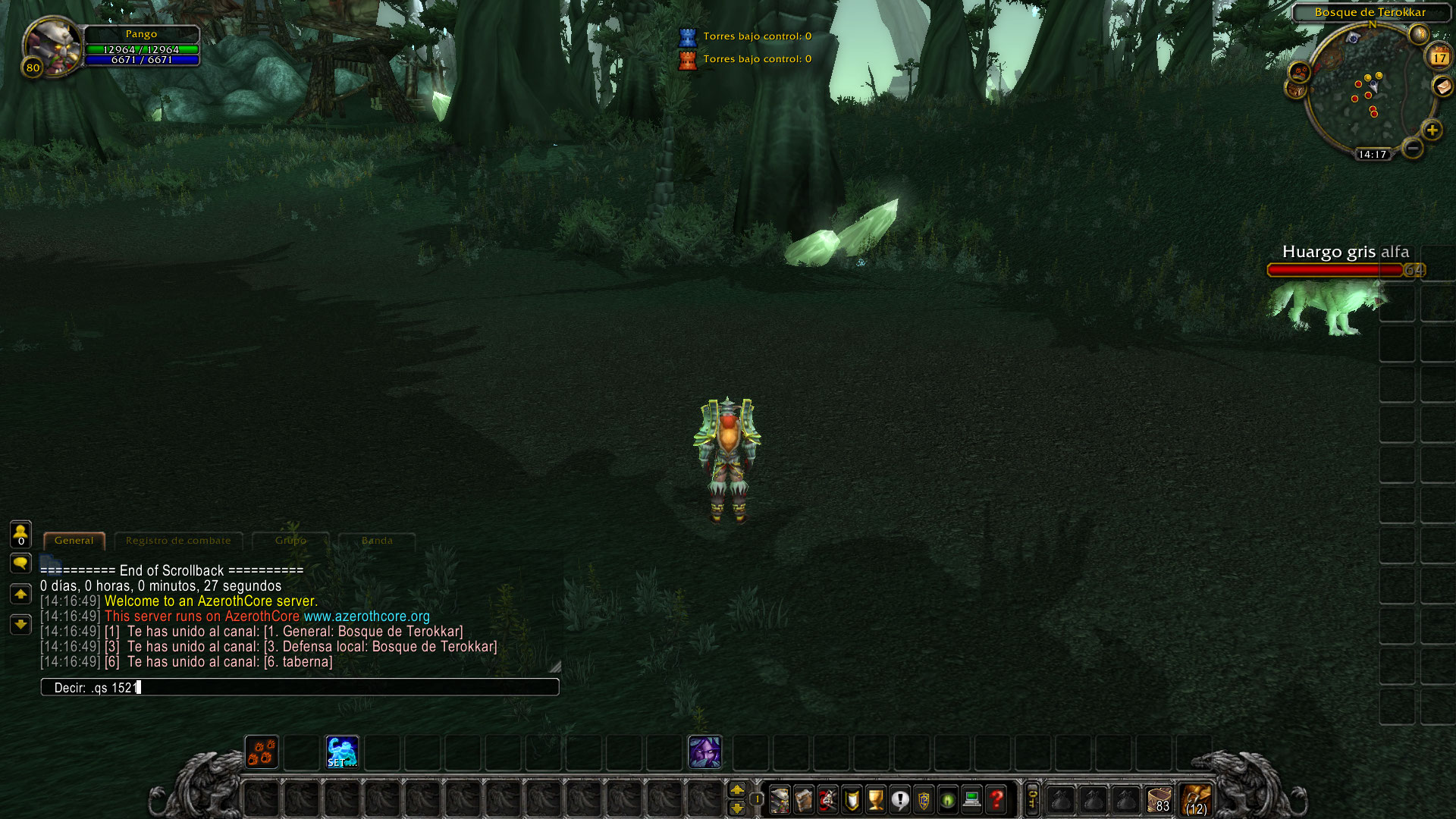Open the minimap tracking selector
The image size is (1456, 819).
click(1299, 73)
